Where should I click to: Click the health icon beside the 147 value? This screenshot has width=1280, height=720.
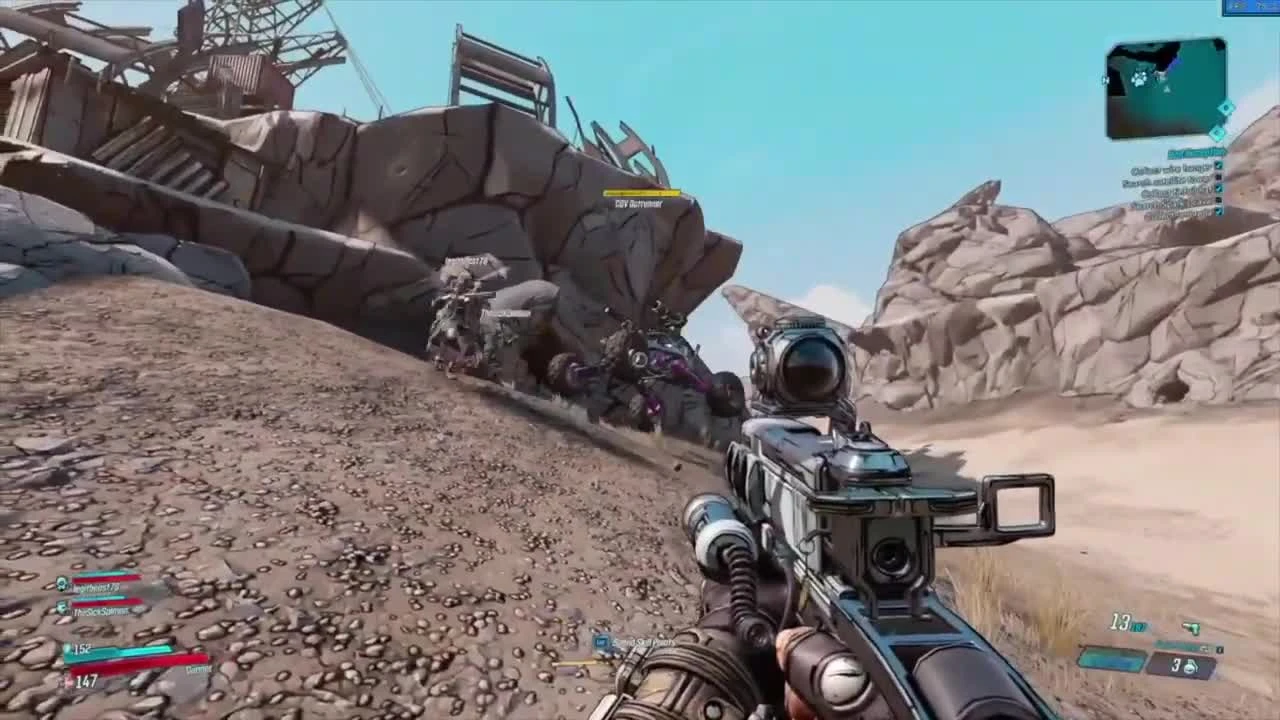tap(69, 681)
